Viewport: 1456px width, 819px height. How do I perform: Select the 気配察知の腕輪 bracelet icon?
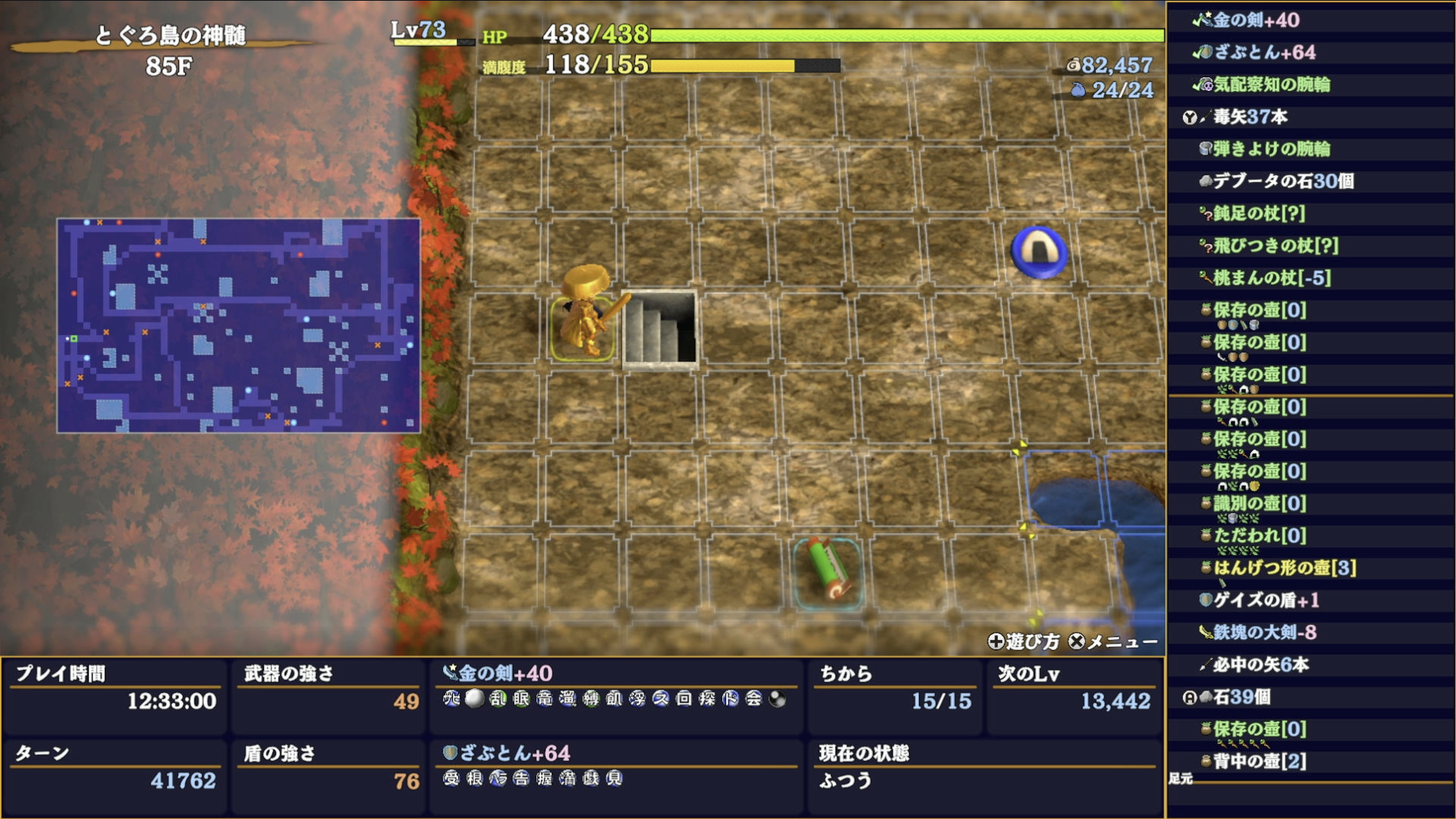(x=1207, y=86)
